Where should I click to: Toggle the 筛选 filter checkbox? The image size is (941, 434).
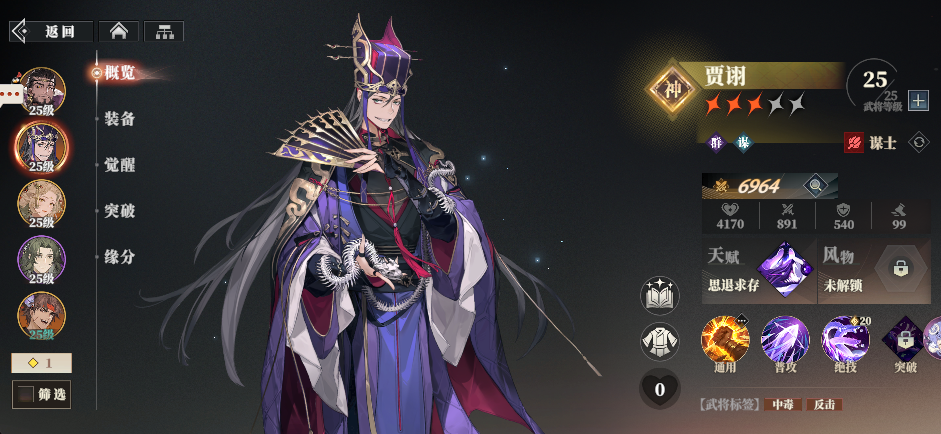pos(25,395)
